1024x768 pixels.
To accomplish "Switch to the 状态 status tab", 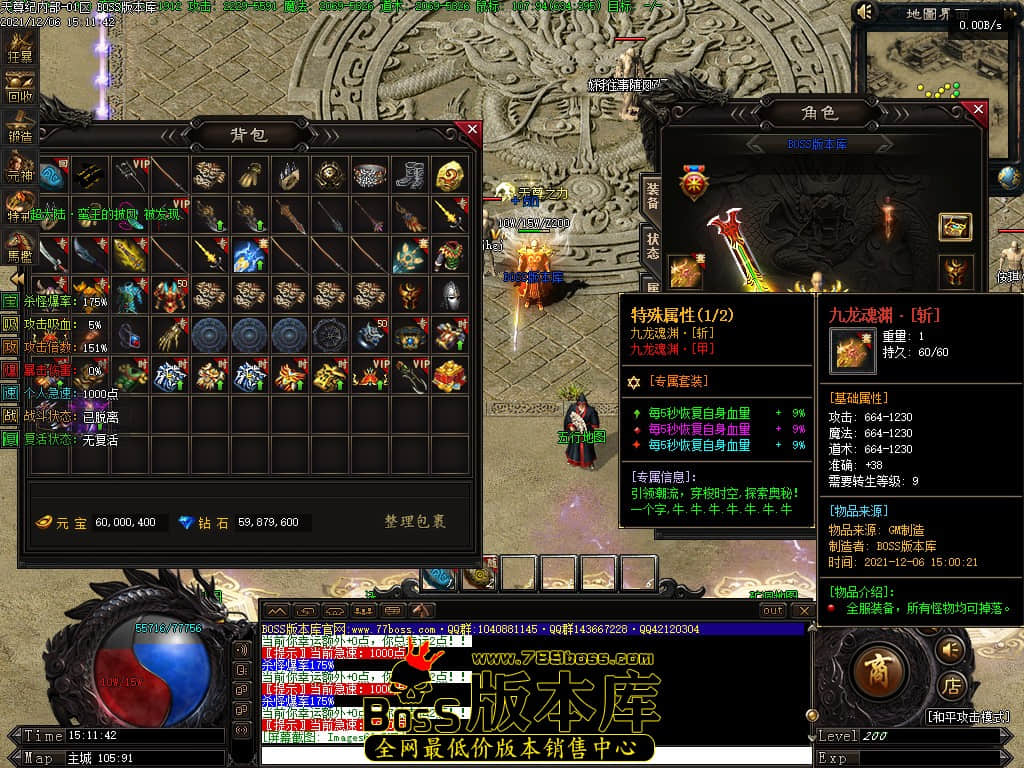I will 651,246.
